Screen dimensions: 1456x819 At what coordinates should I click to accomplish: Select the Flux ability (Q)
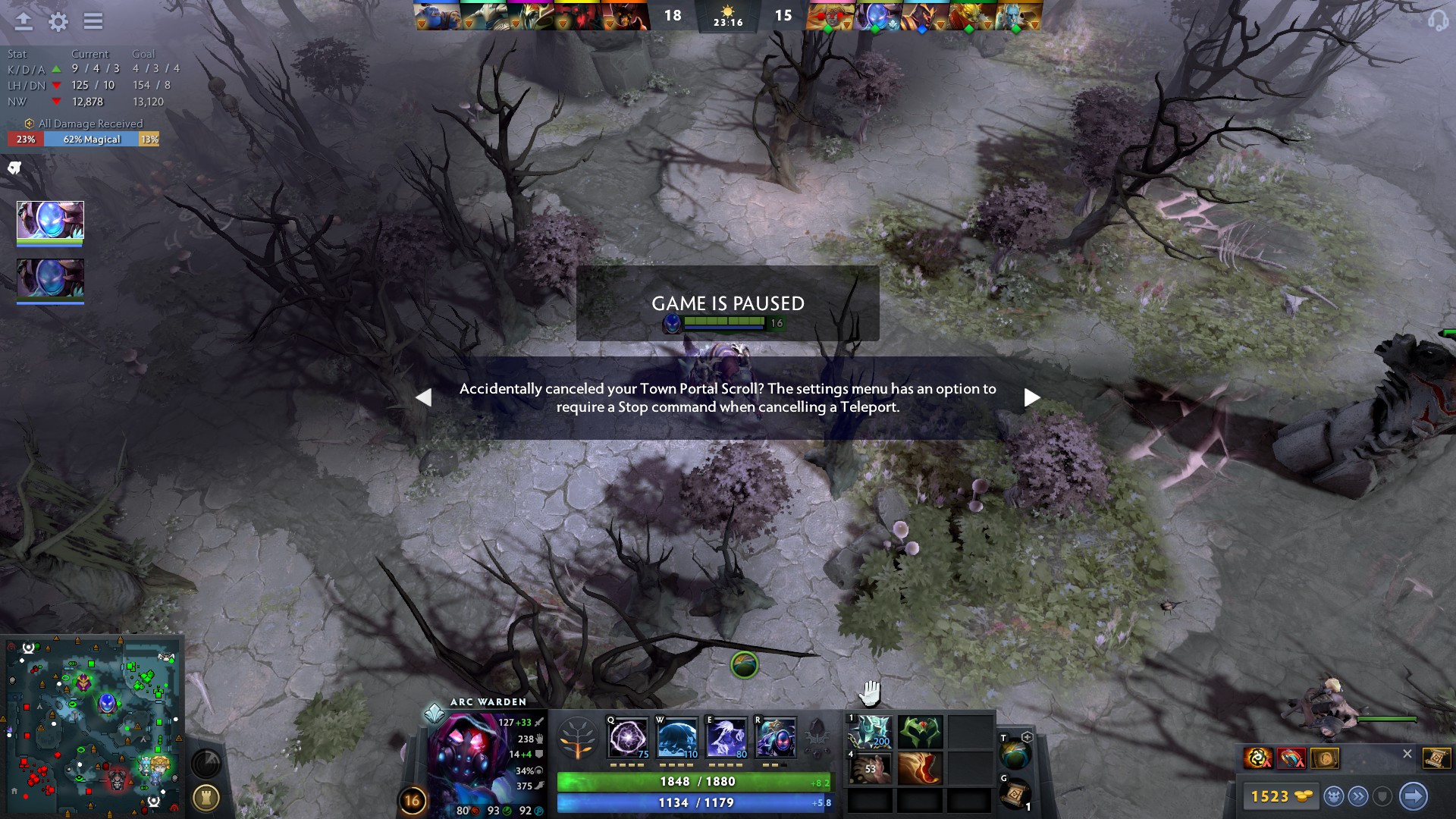tap(627, 739)
